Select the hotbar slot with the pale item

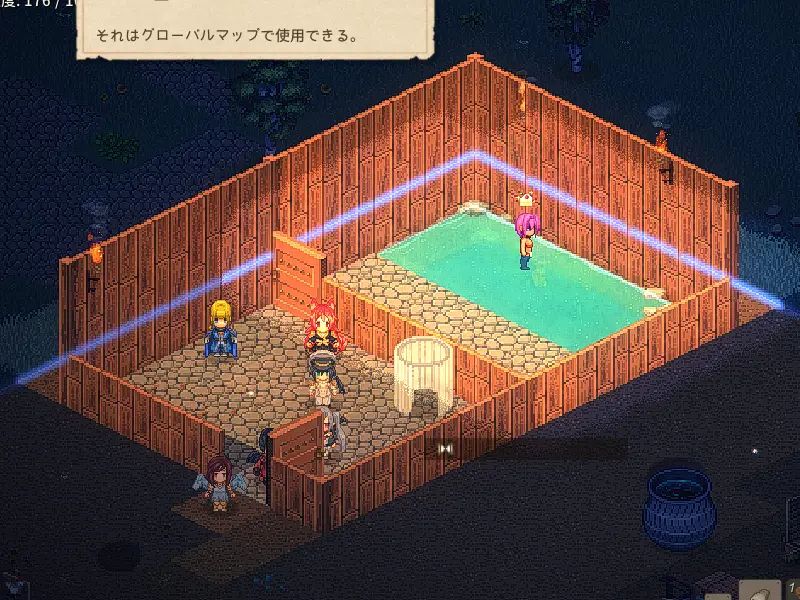click(x=762, y=590)
